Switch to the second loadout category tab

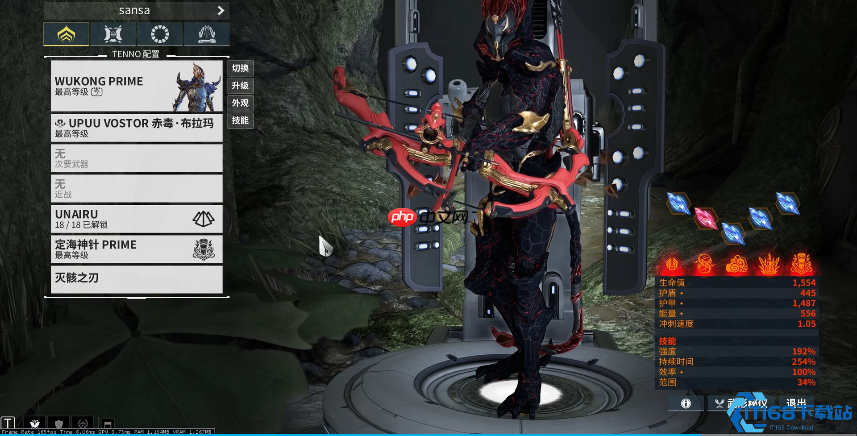pyautogui.click(x=112, y=35)
